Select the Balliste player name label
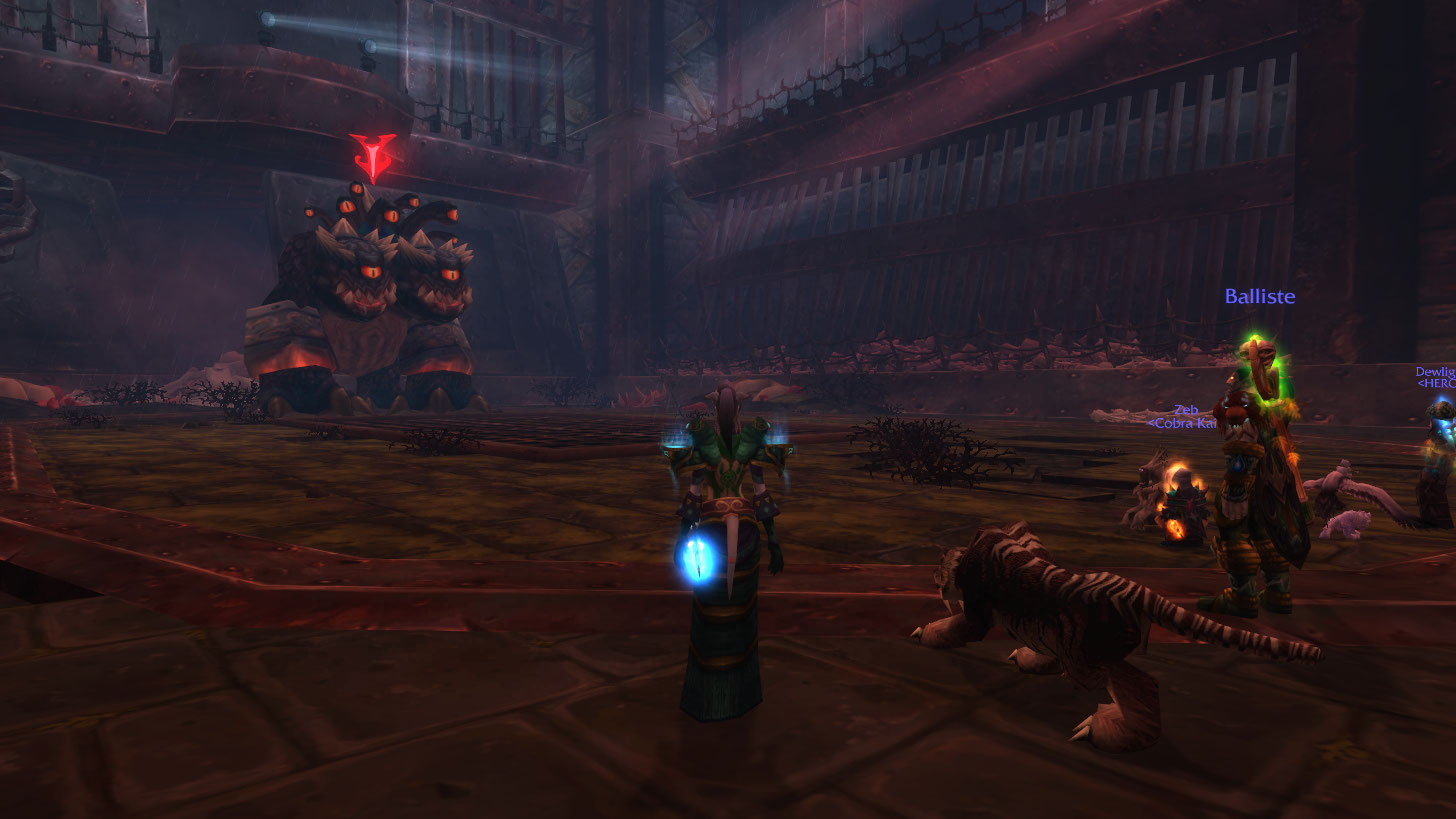1456x819 pixels. pyautogui.click(x=1260, y=297)
